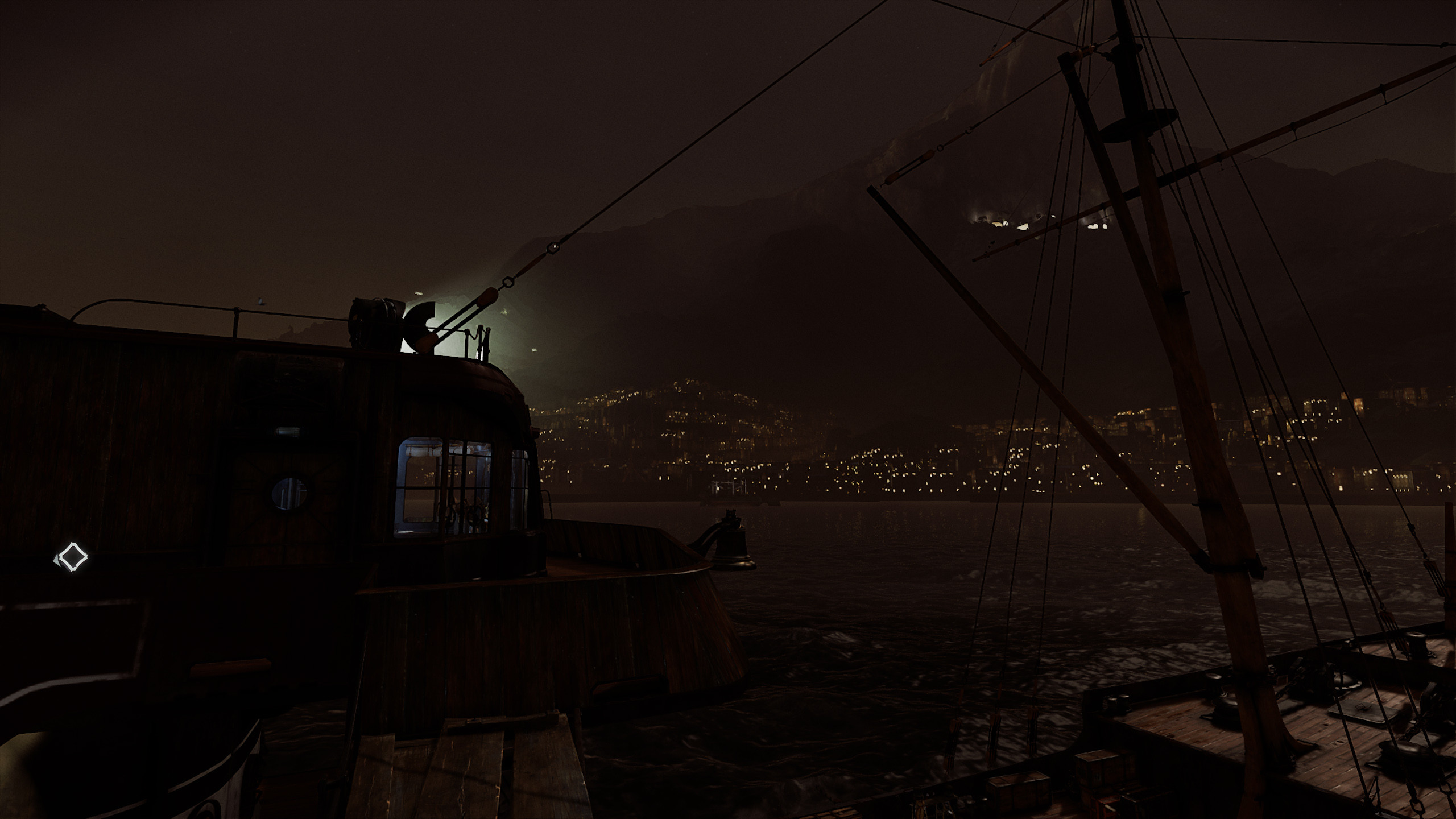Click the diamond objective marker
The height and width of the screenshot is (819, 1456).
[x=72, y=557]
